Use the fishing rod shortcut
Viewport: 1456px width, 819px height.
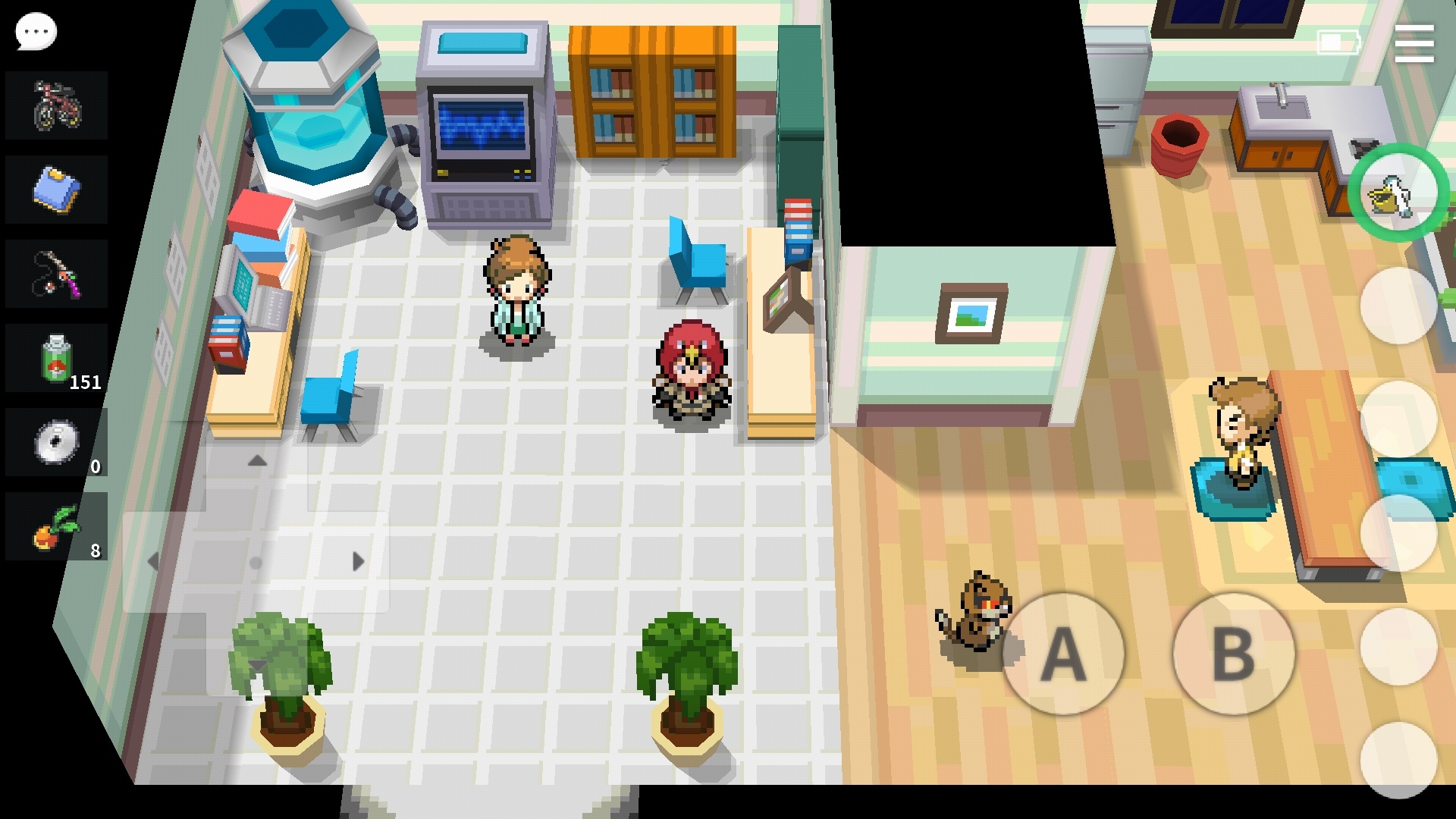coord(57,274)
